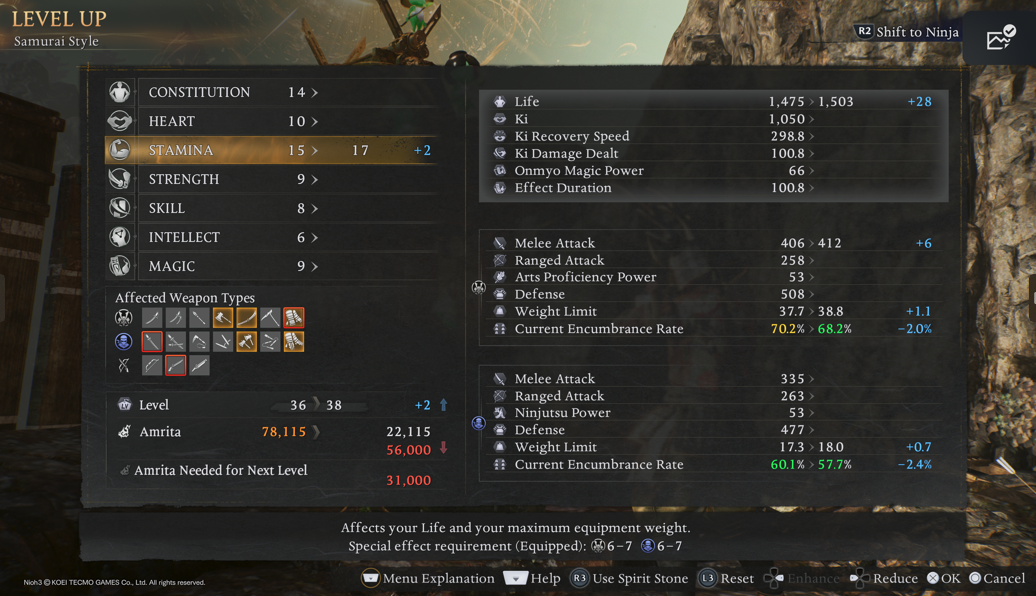Viewport: 1036px width, 596px height.
Task: Open the Help option
Action: (532, 578)
